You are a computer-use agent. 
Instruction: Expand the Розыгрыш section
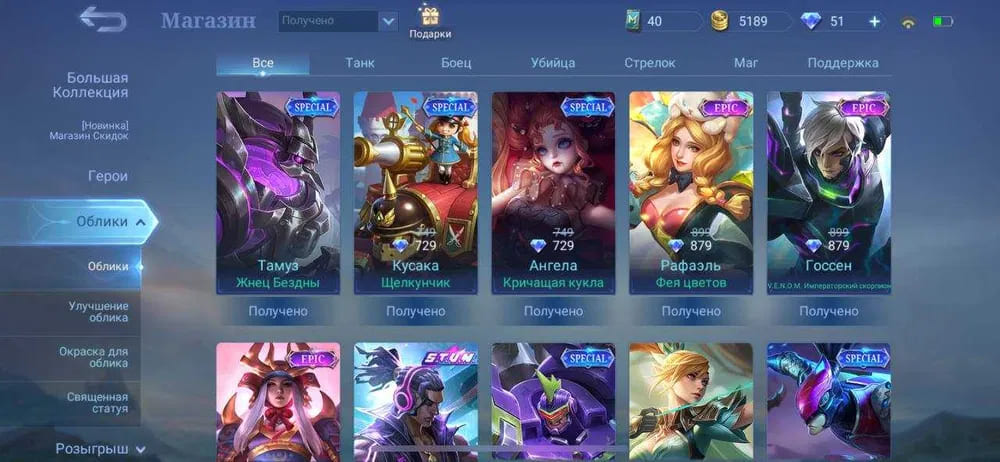click(x=100, y=449)
